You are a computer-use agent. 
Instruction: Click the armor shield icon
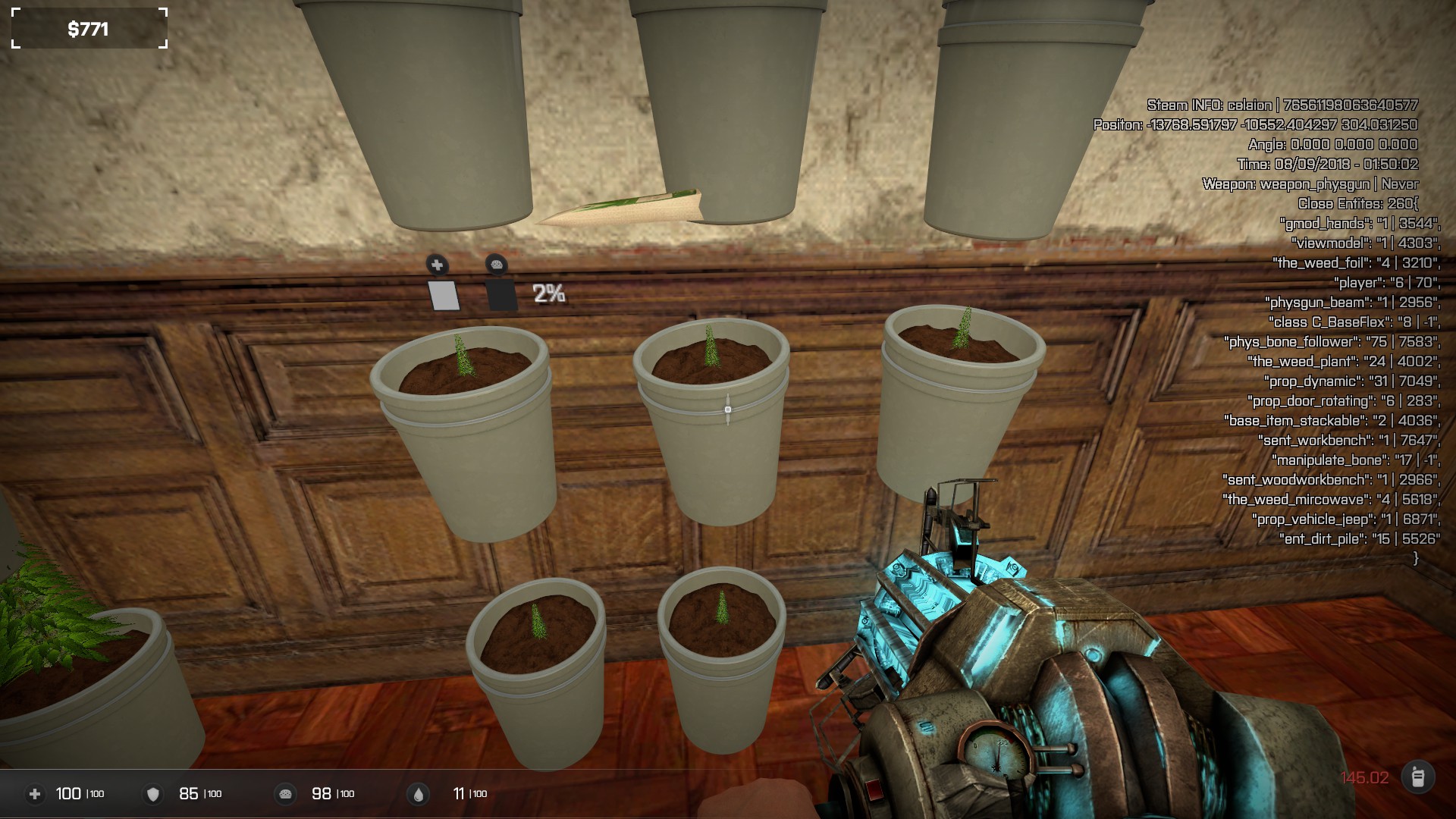tap(153, 794)
